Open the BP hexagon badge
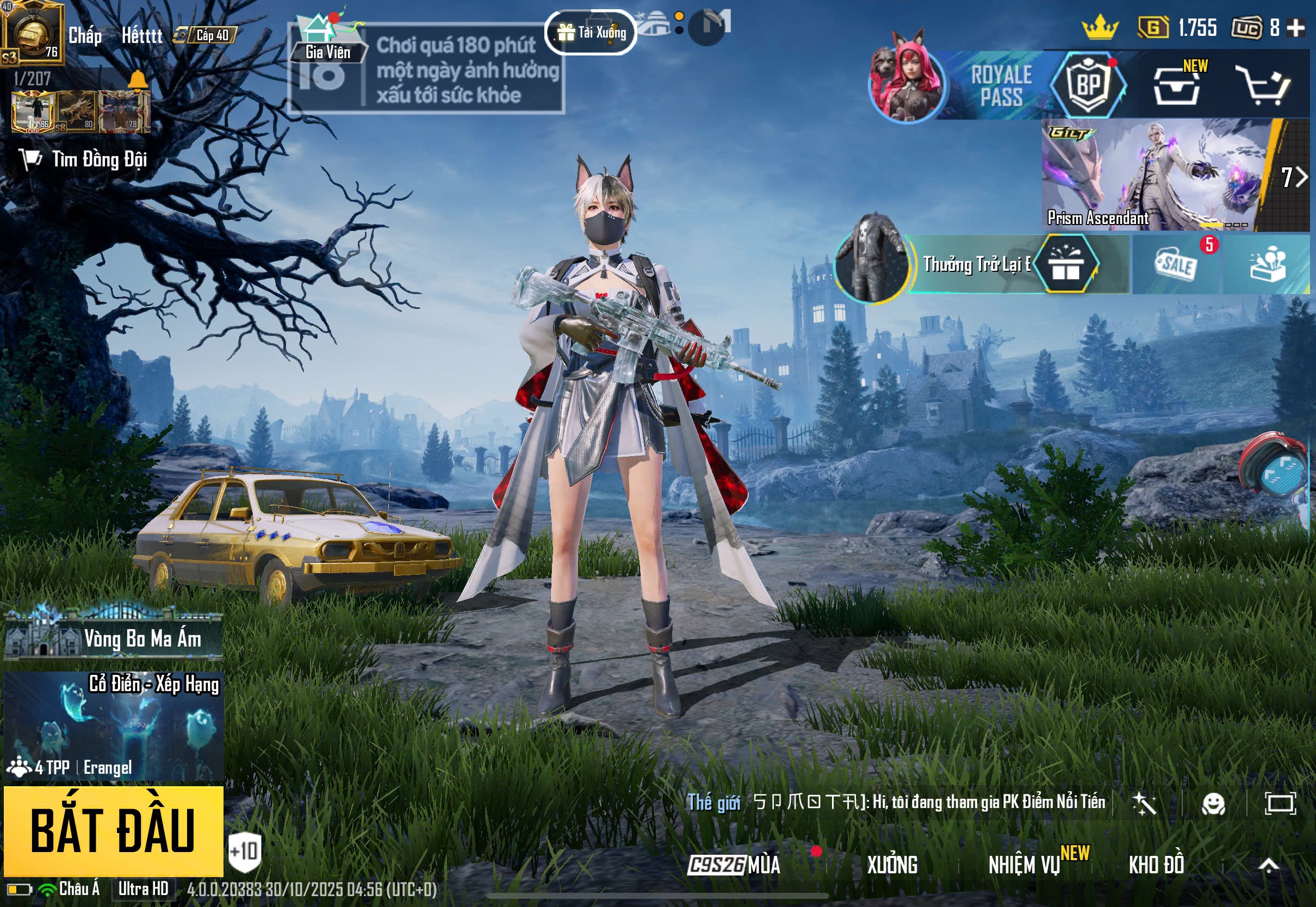 1088,86
